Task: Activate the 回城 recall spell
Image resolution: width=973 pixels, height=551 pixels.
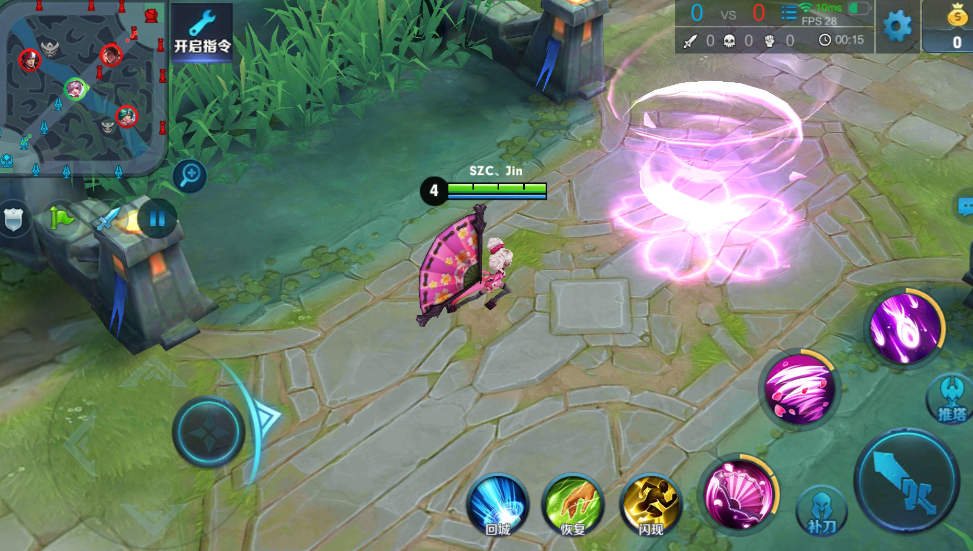Action: click(x=497, y=504)
